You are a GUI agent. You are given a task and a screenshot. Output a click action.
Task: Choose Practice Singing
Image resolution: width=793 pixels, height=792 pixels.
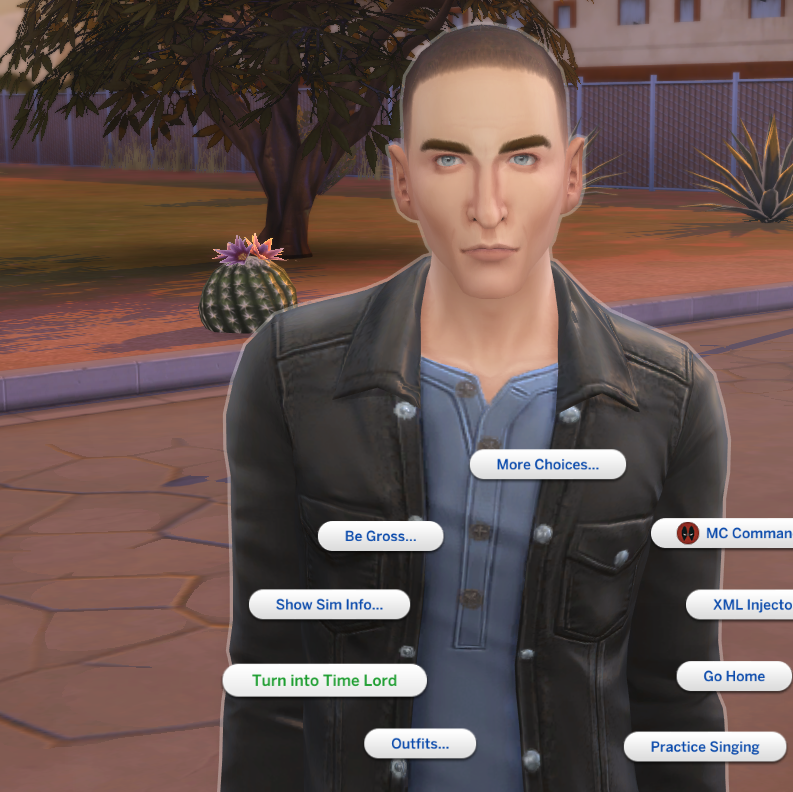(705, 746)
